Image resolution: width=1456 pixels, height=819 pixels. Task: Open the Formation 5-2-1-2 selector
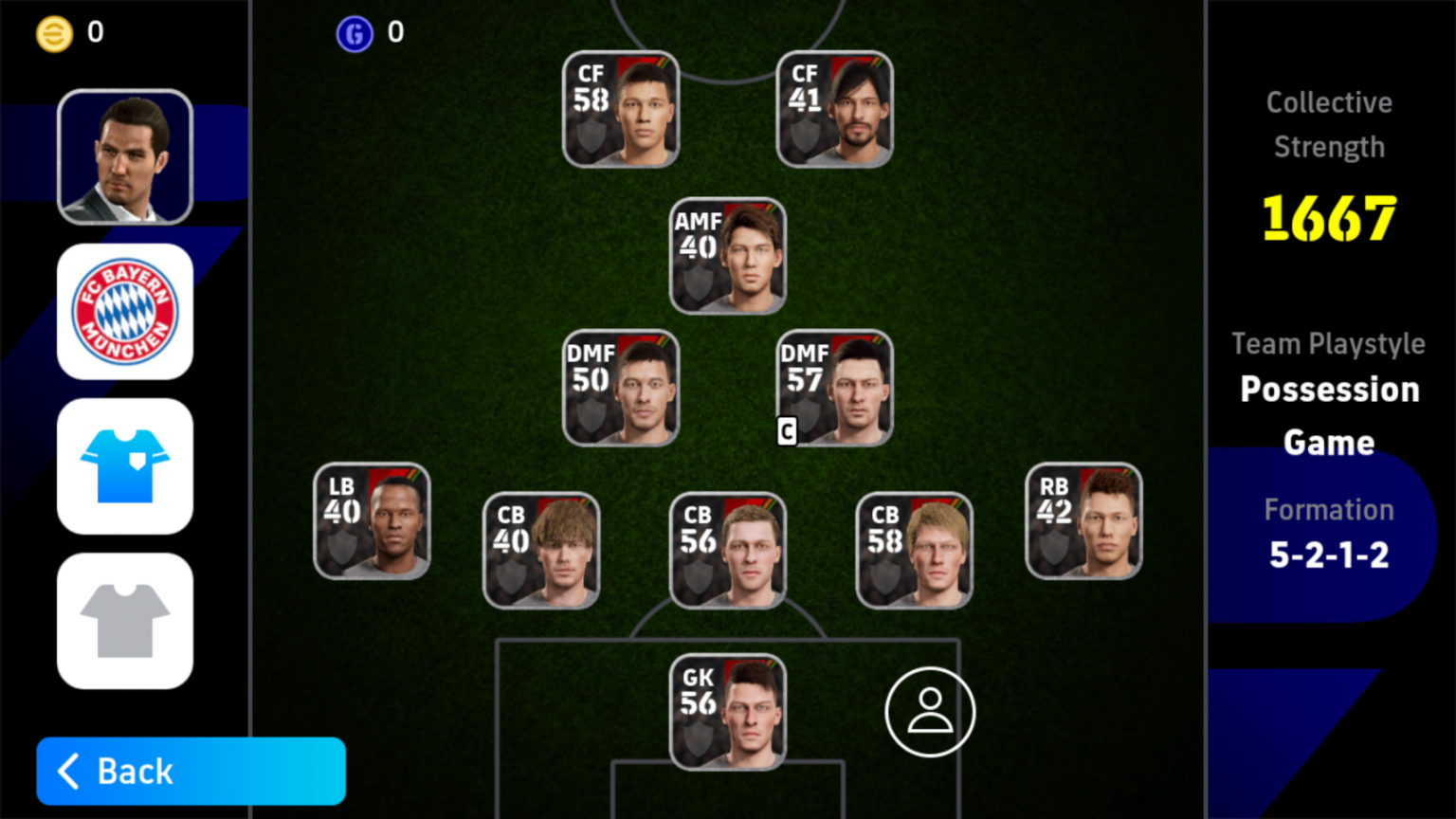(x=1328, y=533)
